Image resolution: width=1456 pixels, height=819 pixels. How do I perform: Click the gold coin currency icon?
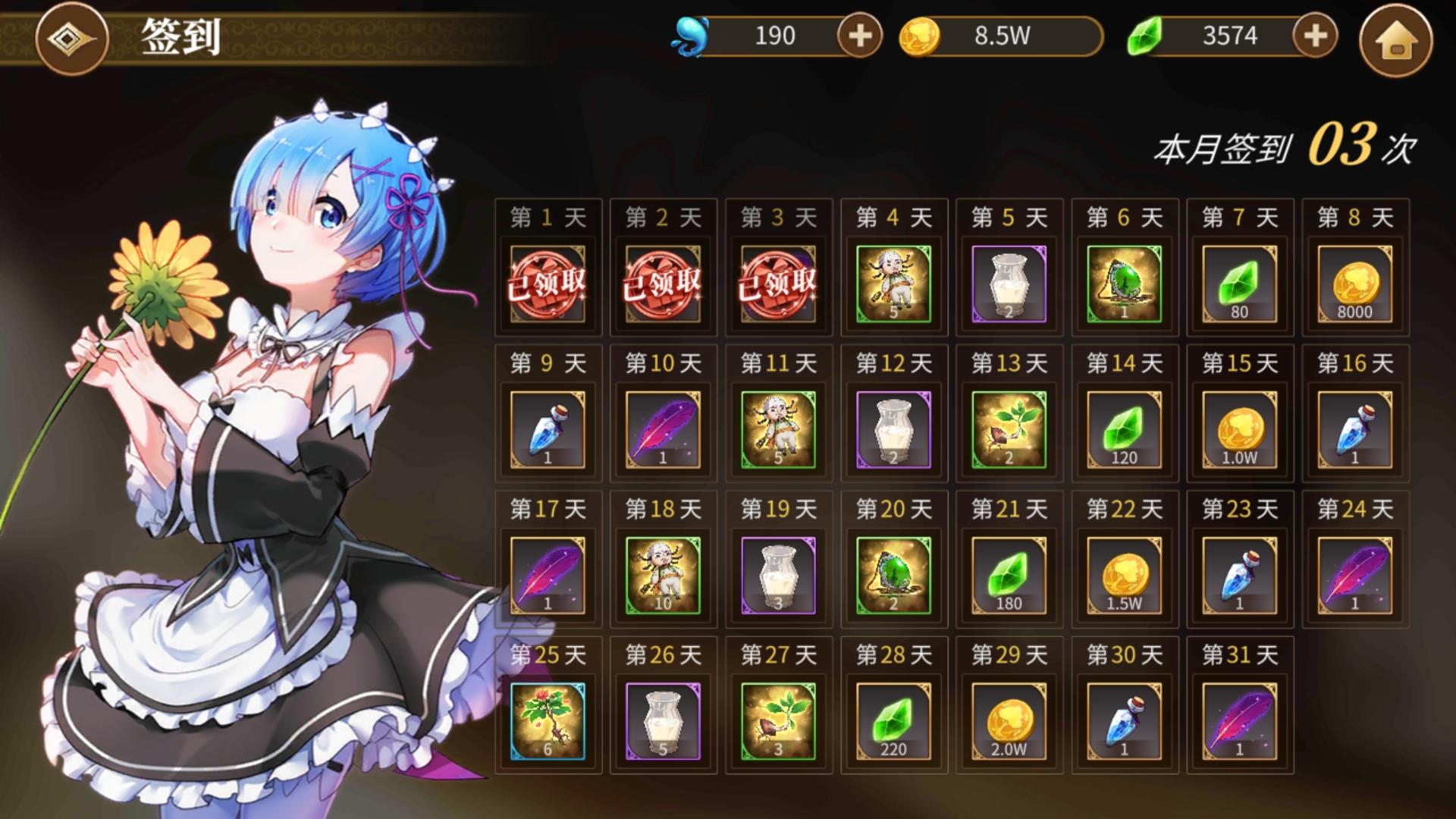point(920,34)
